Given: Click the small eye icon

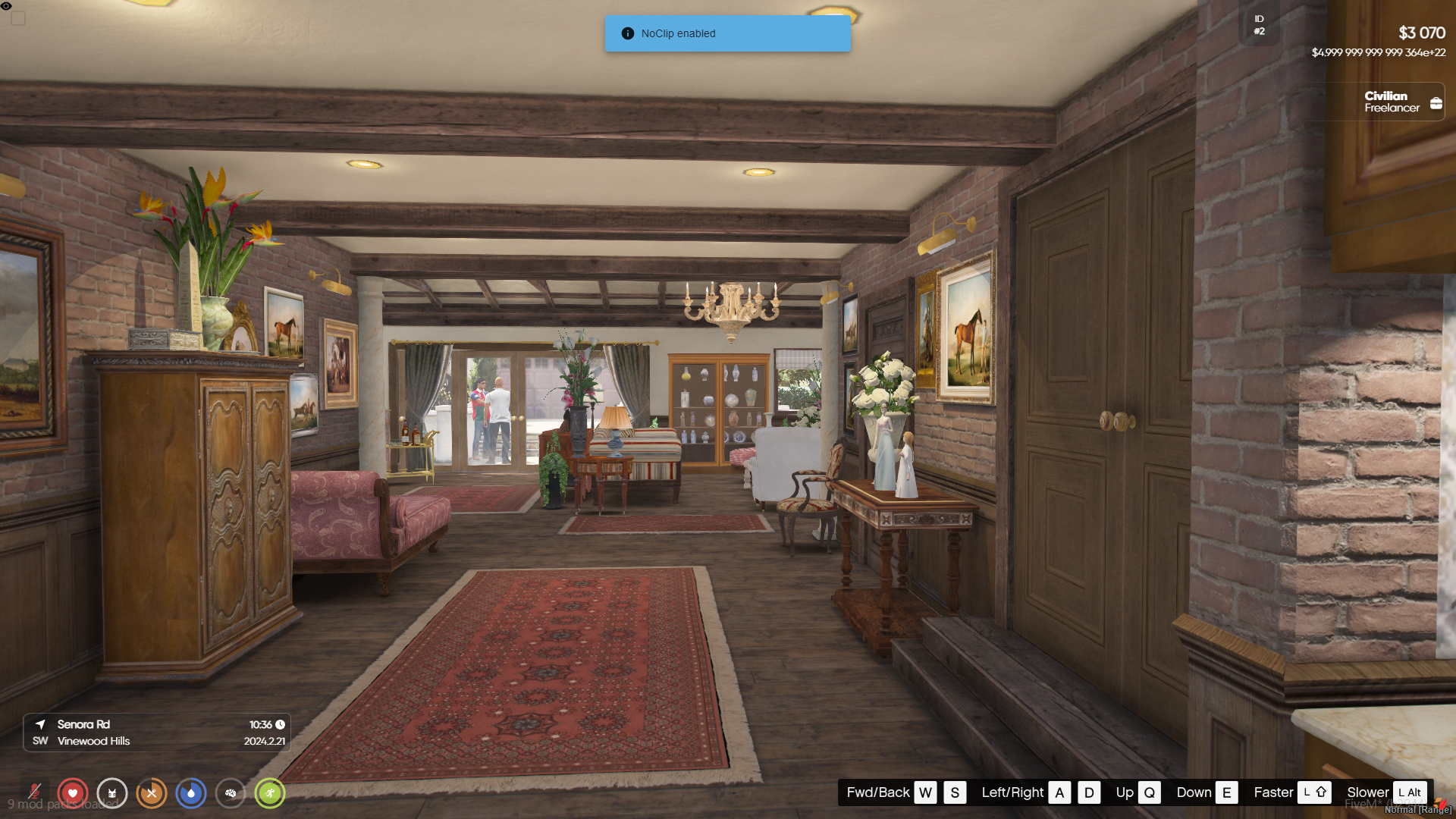Looking at the screenshot, I should pos(6,6).
